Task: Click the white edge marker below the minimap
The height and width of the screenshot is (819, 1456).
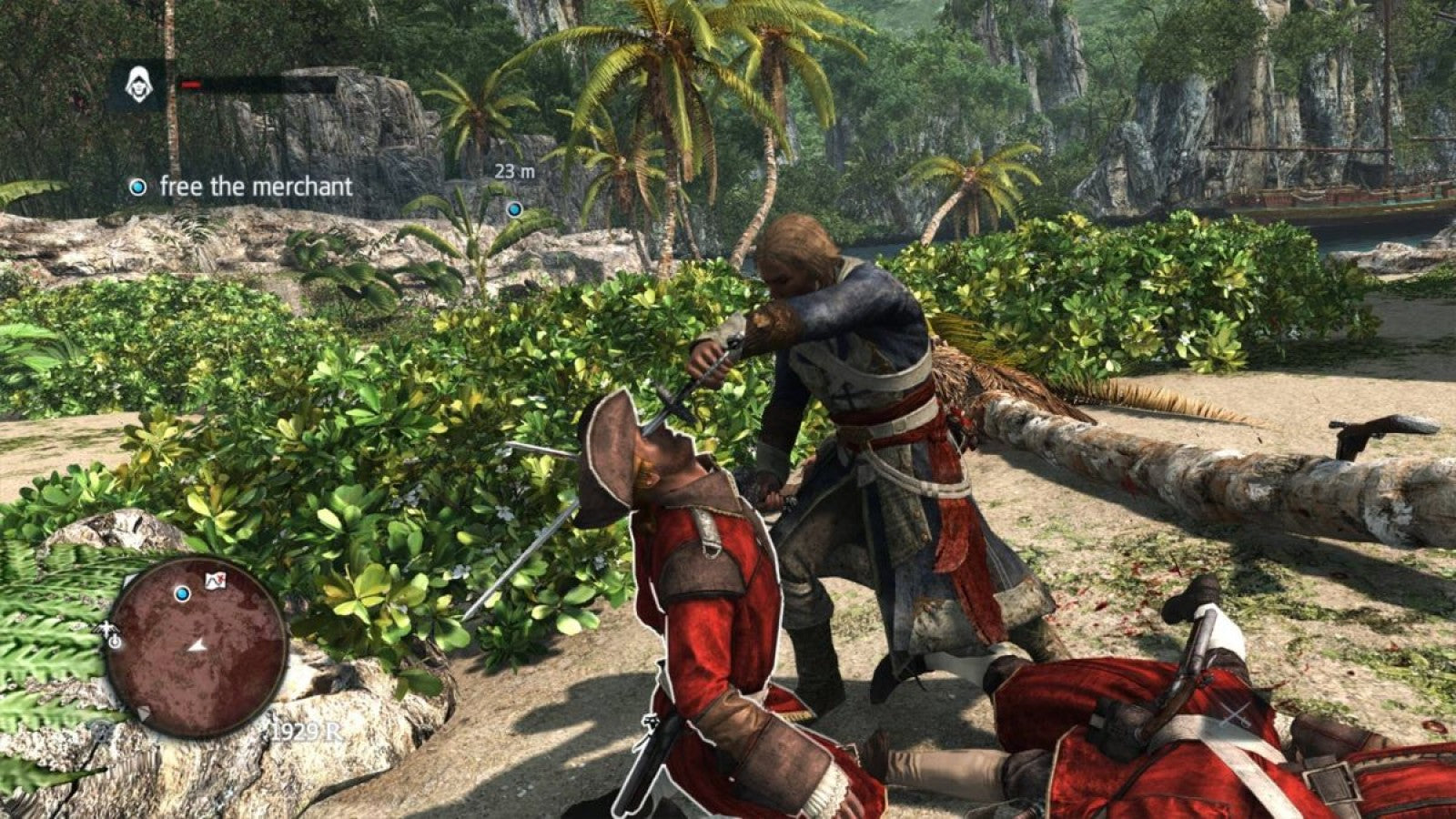Action: click(x=144, y=711)
